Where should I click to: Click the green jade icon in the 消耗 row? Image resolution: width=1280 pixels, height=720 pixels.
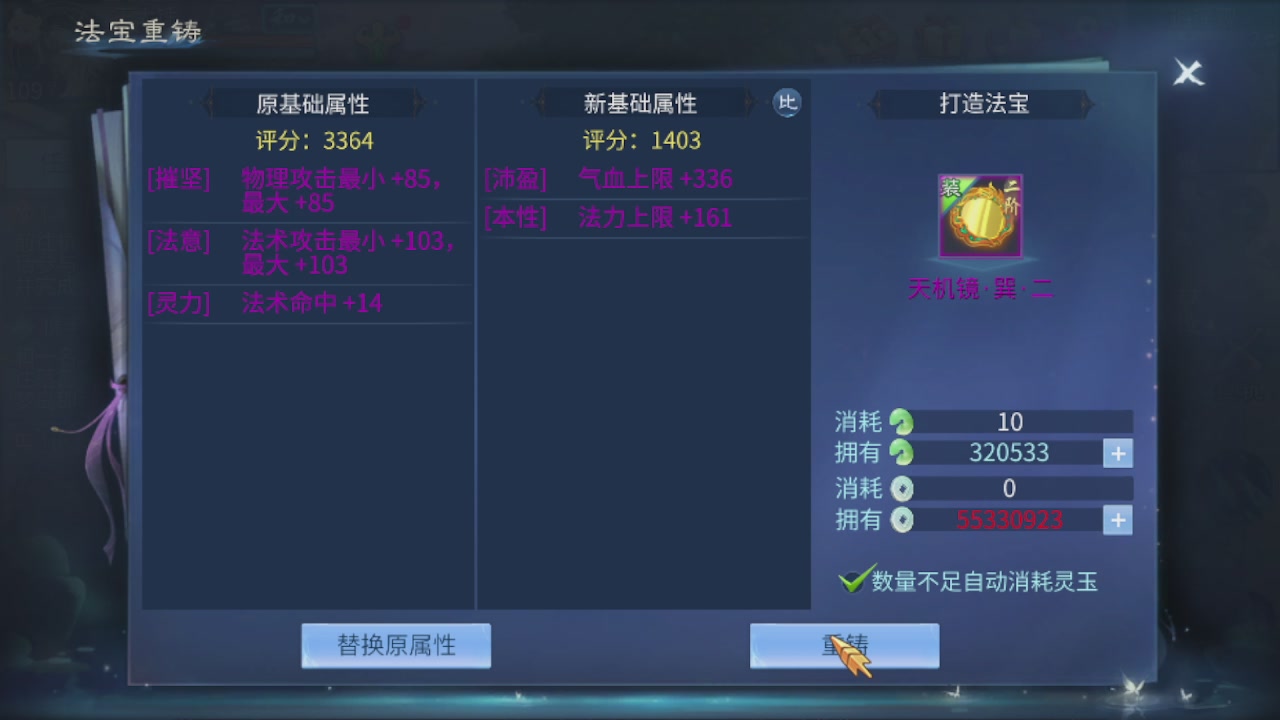[x=899, y=421]
